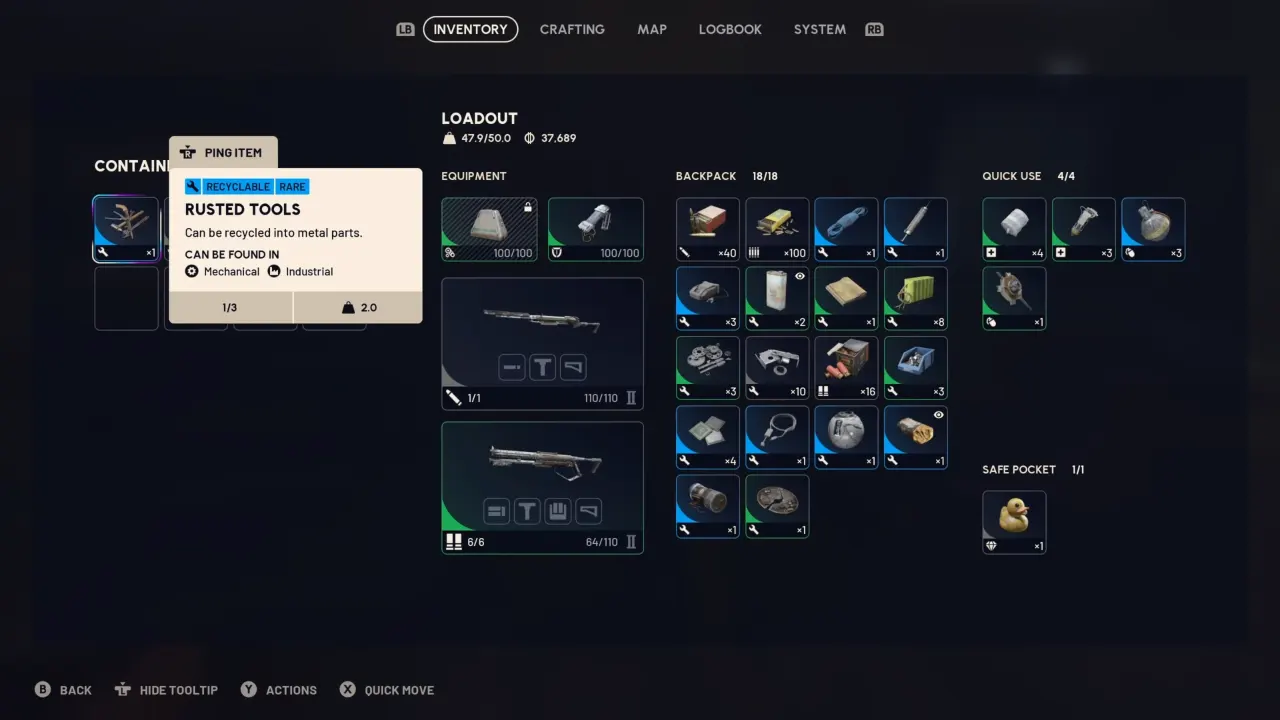Open the shotgun shells item showing x16
Image resolution: width=1280 pixels, height=720 pixels.
(x=846, y=367)
